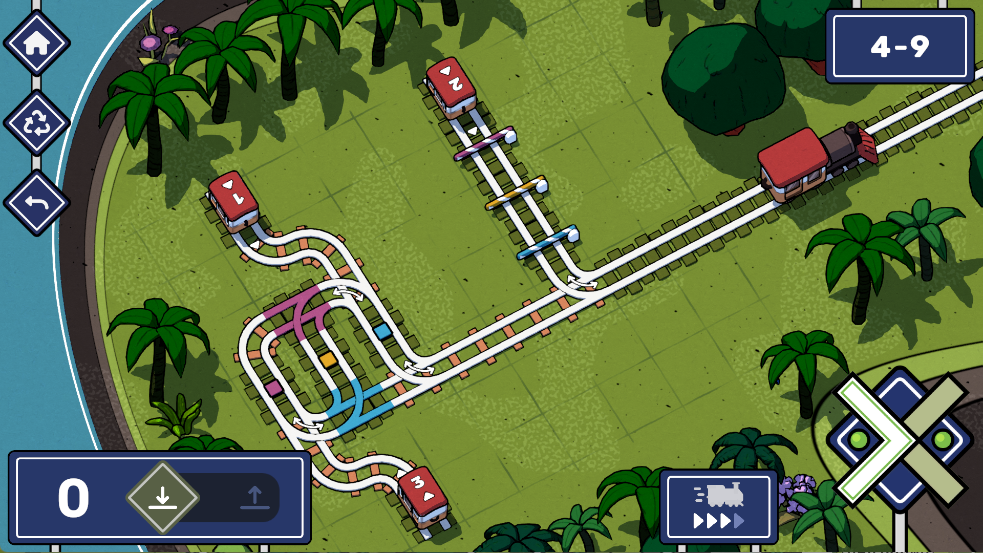Click the railroad crossing sign
The image size is (983, 553).
[900, 439]
